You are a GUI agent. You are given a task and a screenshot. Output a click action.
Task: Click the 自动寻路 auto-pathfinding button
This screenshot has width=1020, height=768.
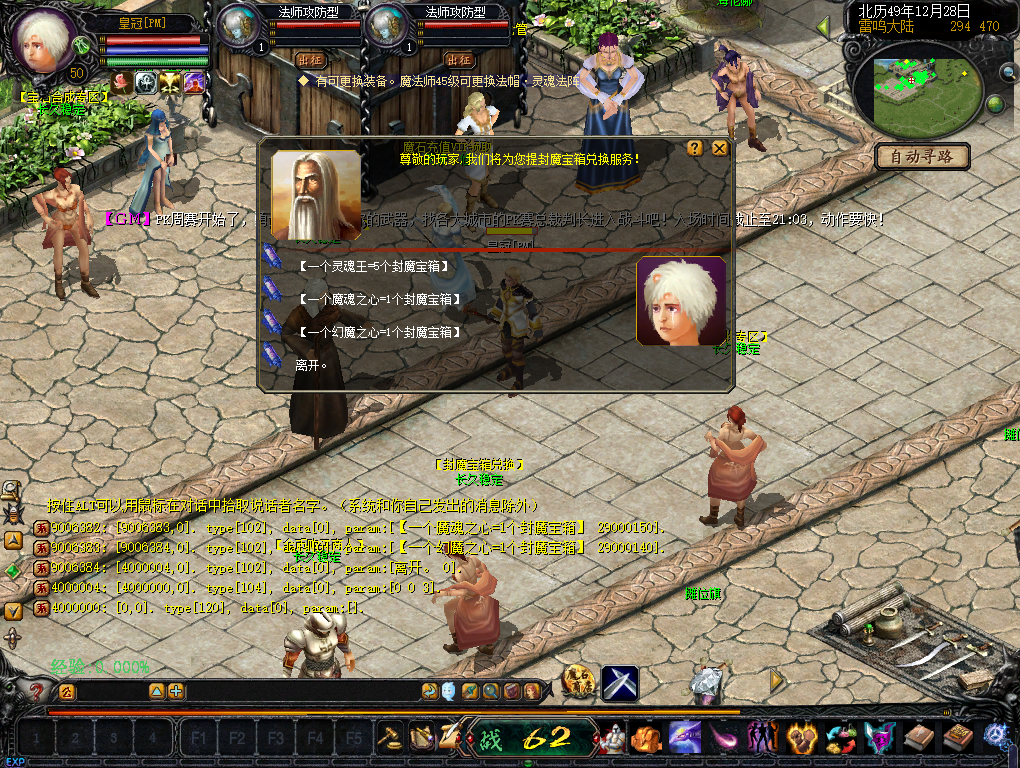click(922, 156)
